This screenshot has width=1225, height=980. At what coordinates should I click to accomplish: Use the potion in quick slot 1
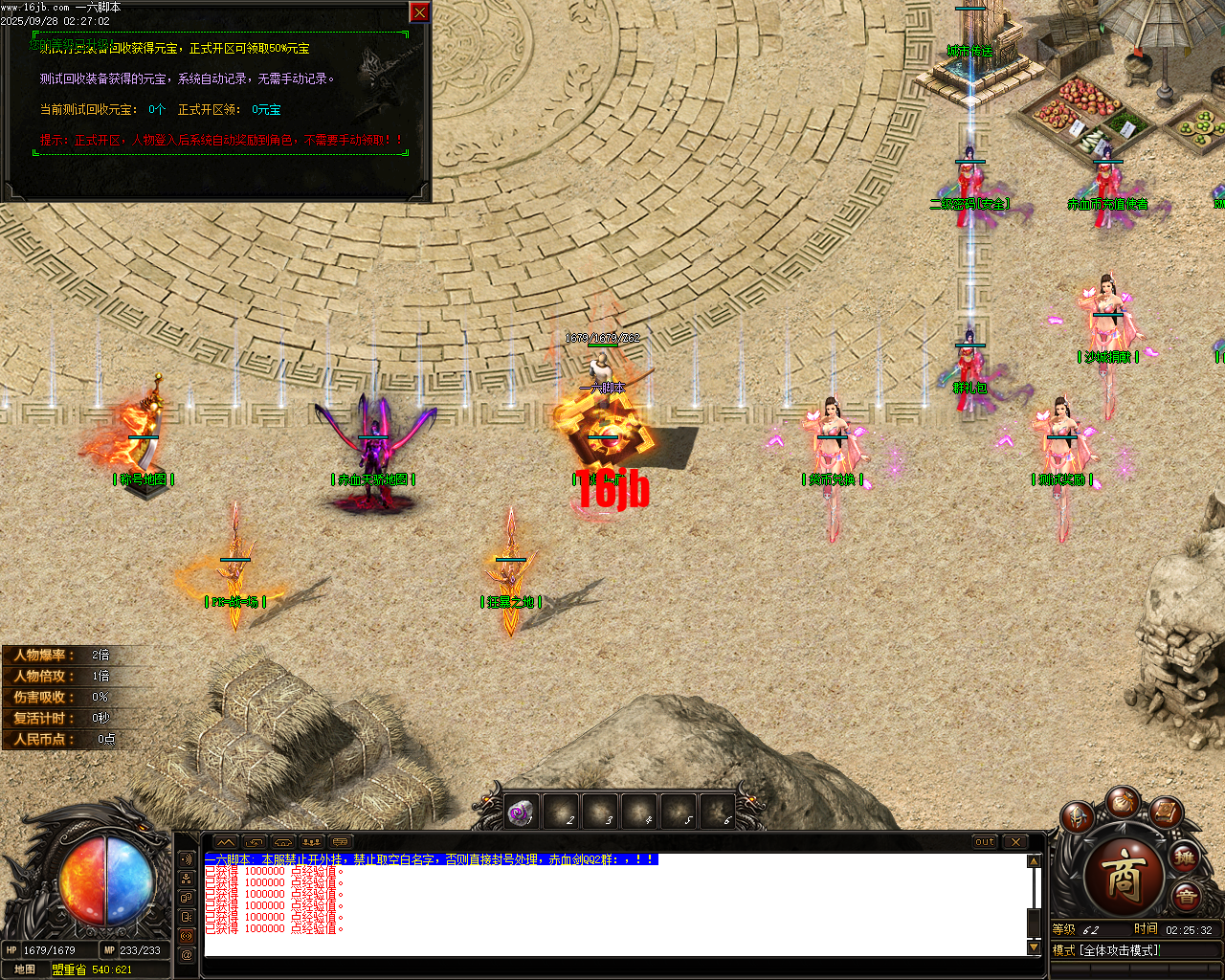[x=520, y=811]
